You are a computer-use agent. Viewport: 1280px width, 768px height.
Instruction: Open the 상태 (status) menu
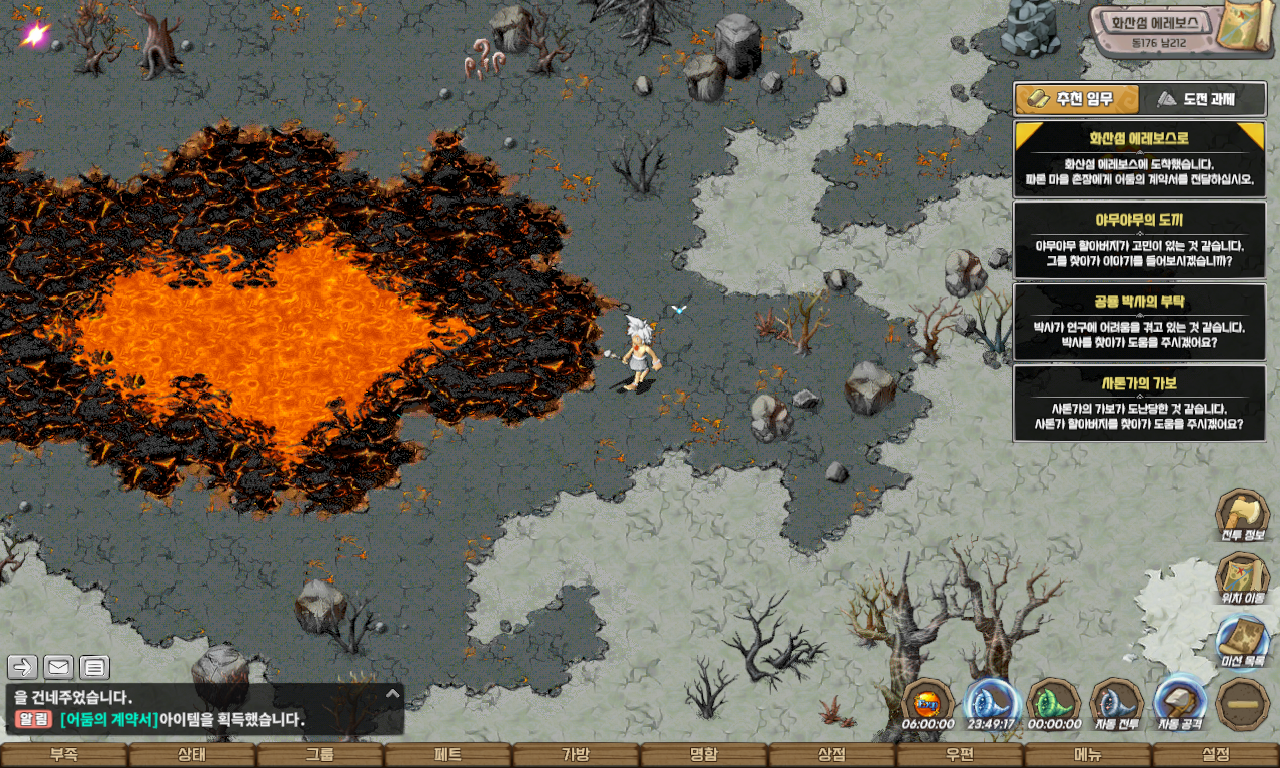click(192, 755)
